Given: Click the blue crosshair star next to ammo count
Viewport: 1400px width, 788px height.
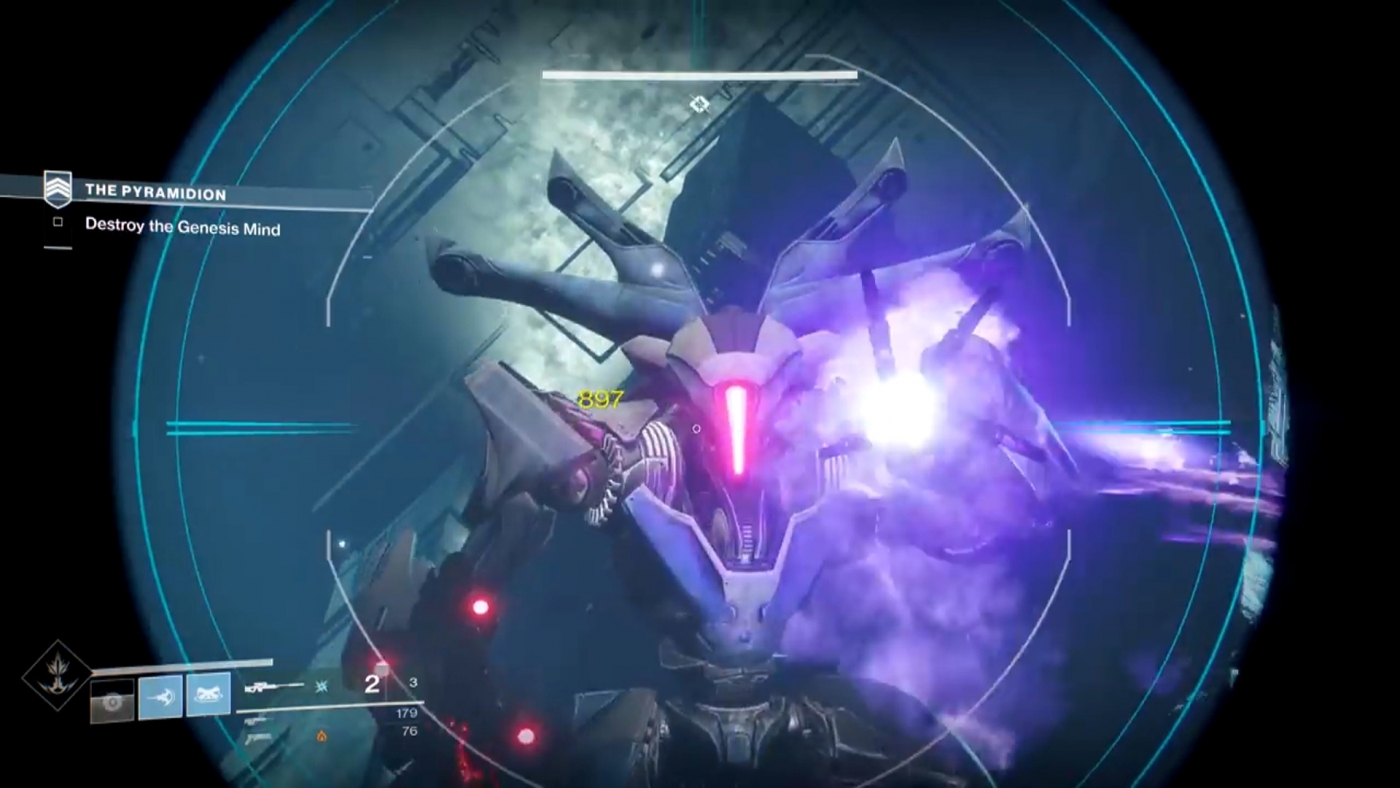Looking at the screenshot, I should (x=320, y=686).
